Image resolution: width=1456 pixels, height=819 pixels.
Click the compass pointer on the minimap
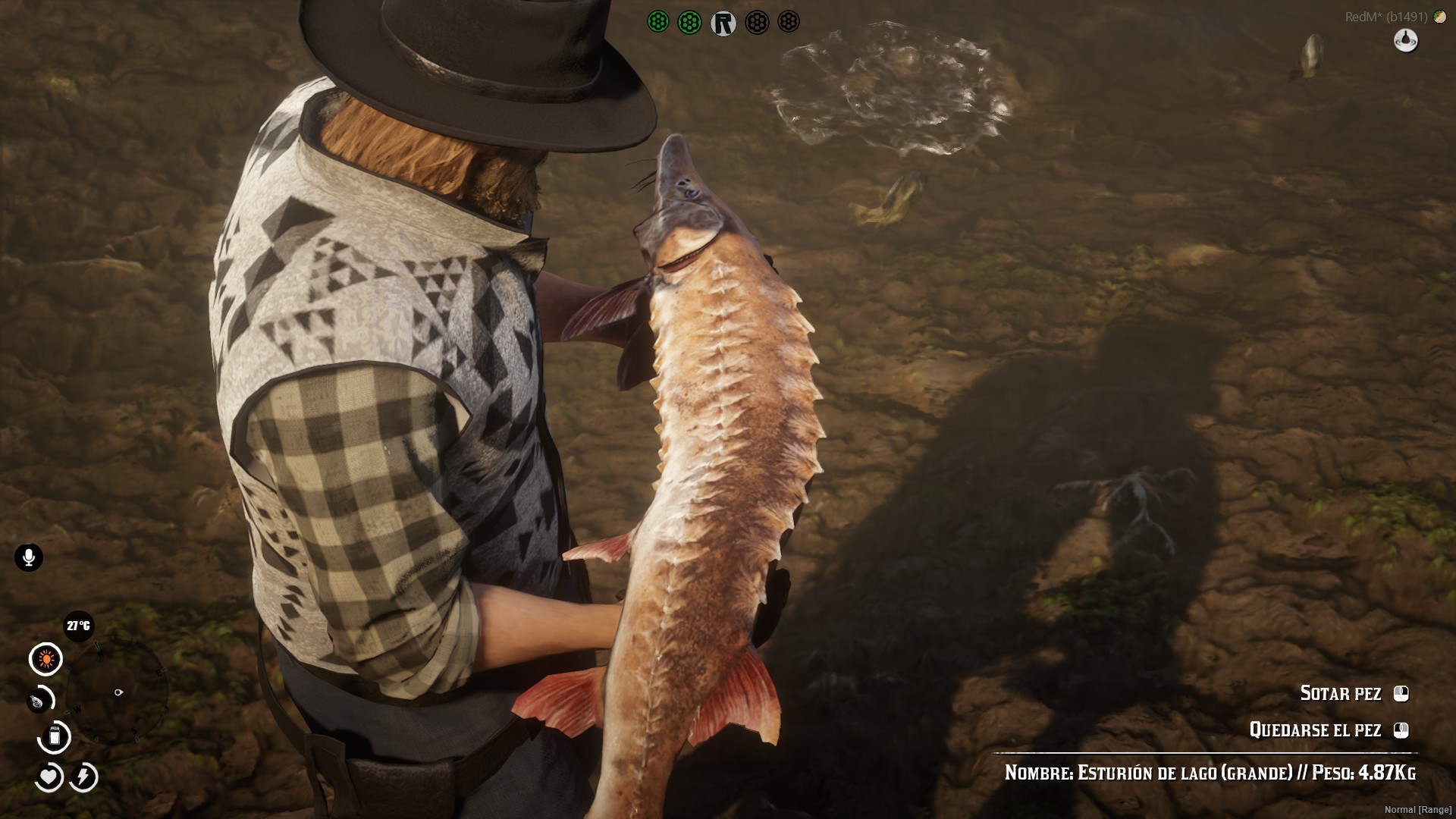118,691
